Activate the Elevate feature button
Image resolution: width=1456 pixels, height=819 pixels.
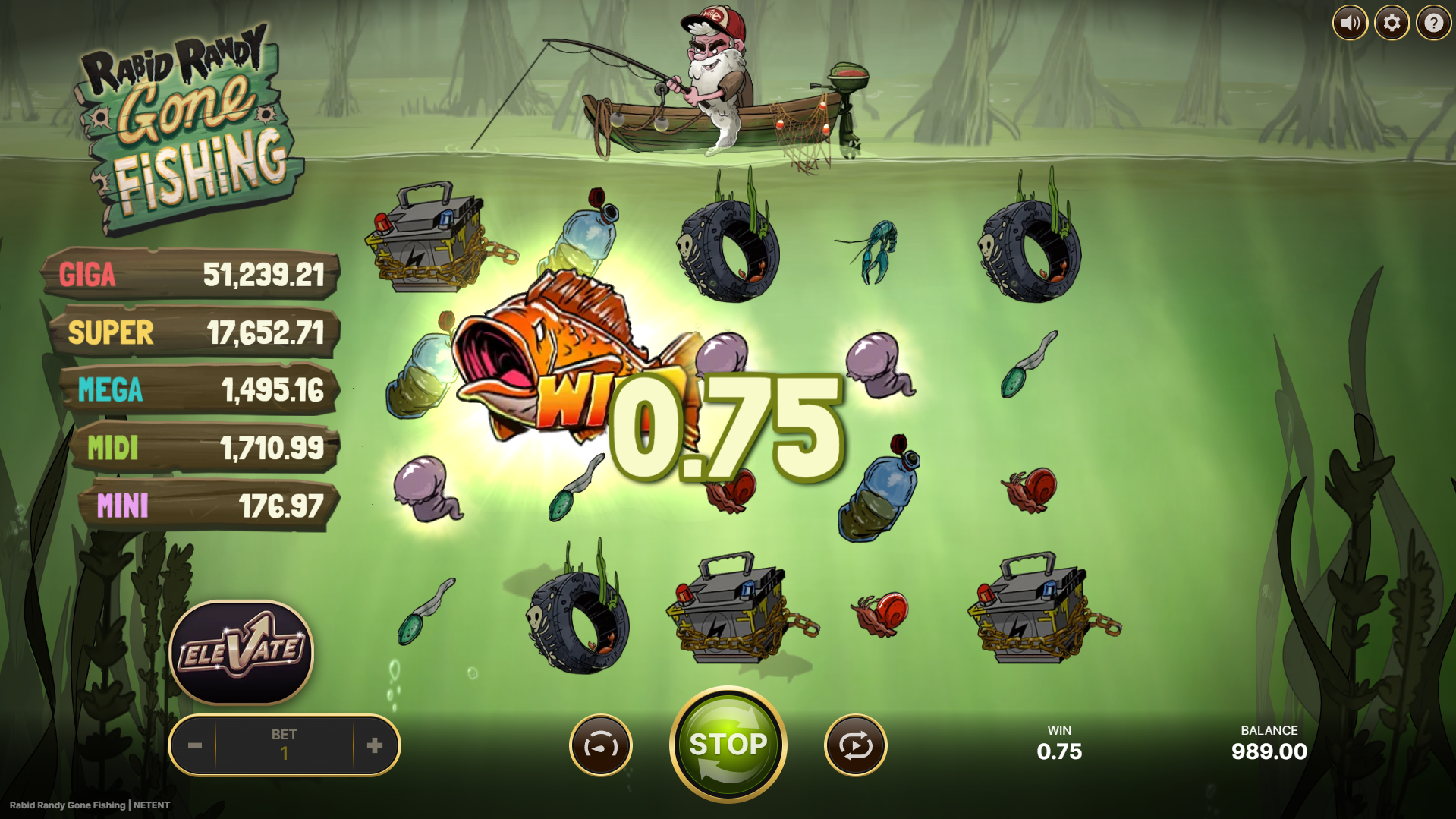pos(241,652)
